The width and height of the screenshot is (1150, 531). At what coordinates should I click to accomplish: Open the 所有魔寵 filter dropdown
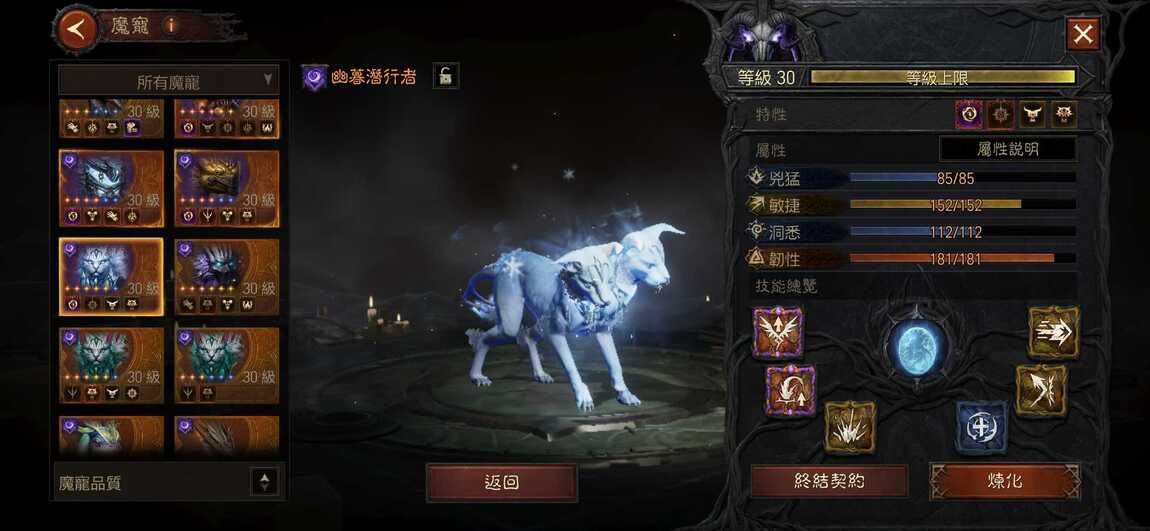click(x=168, y=81)
